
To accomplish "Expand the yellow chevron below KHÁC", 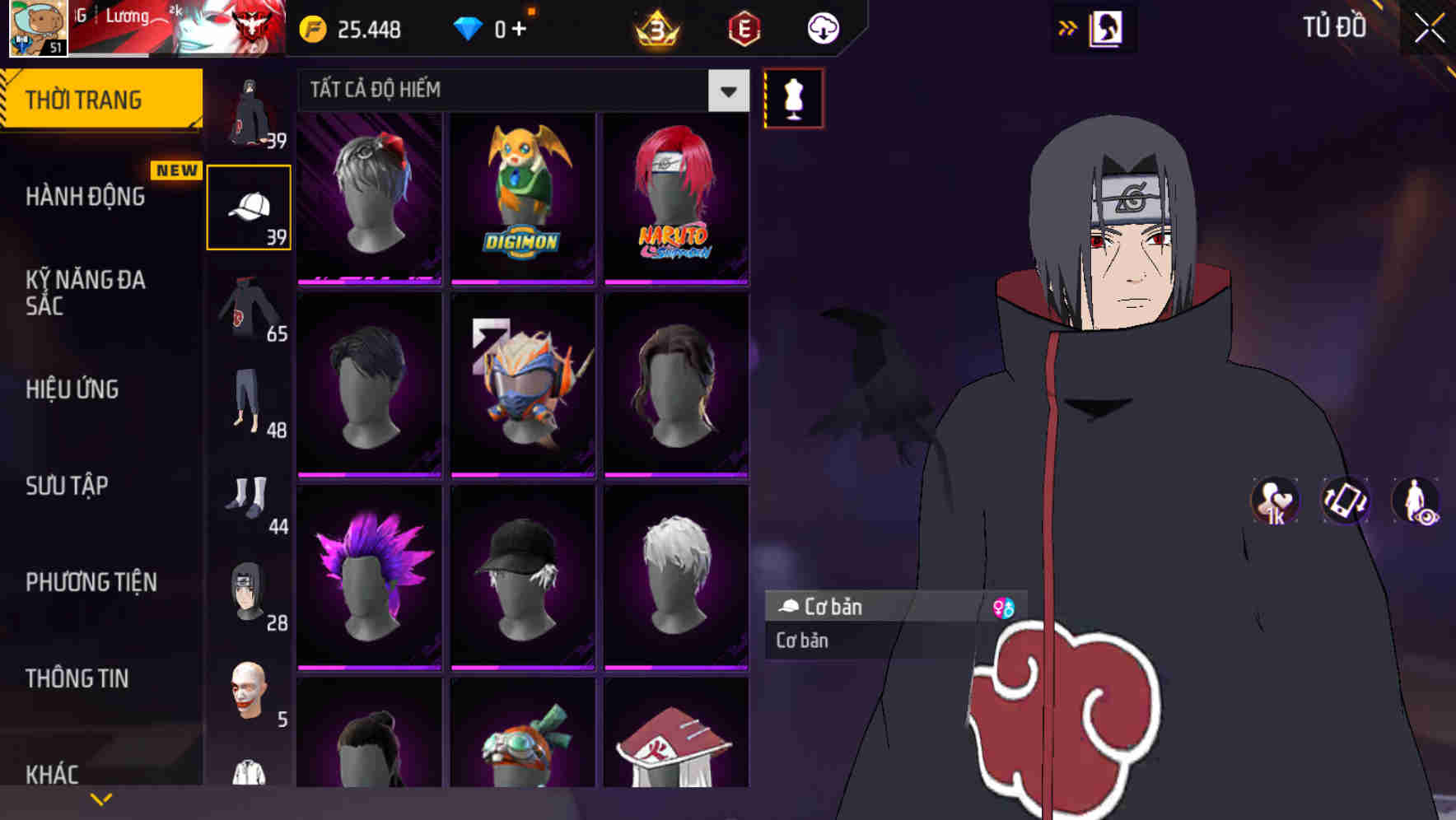I will 100,797.
